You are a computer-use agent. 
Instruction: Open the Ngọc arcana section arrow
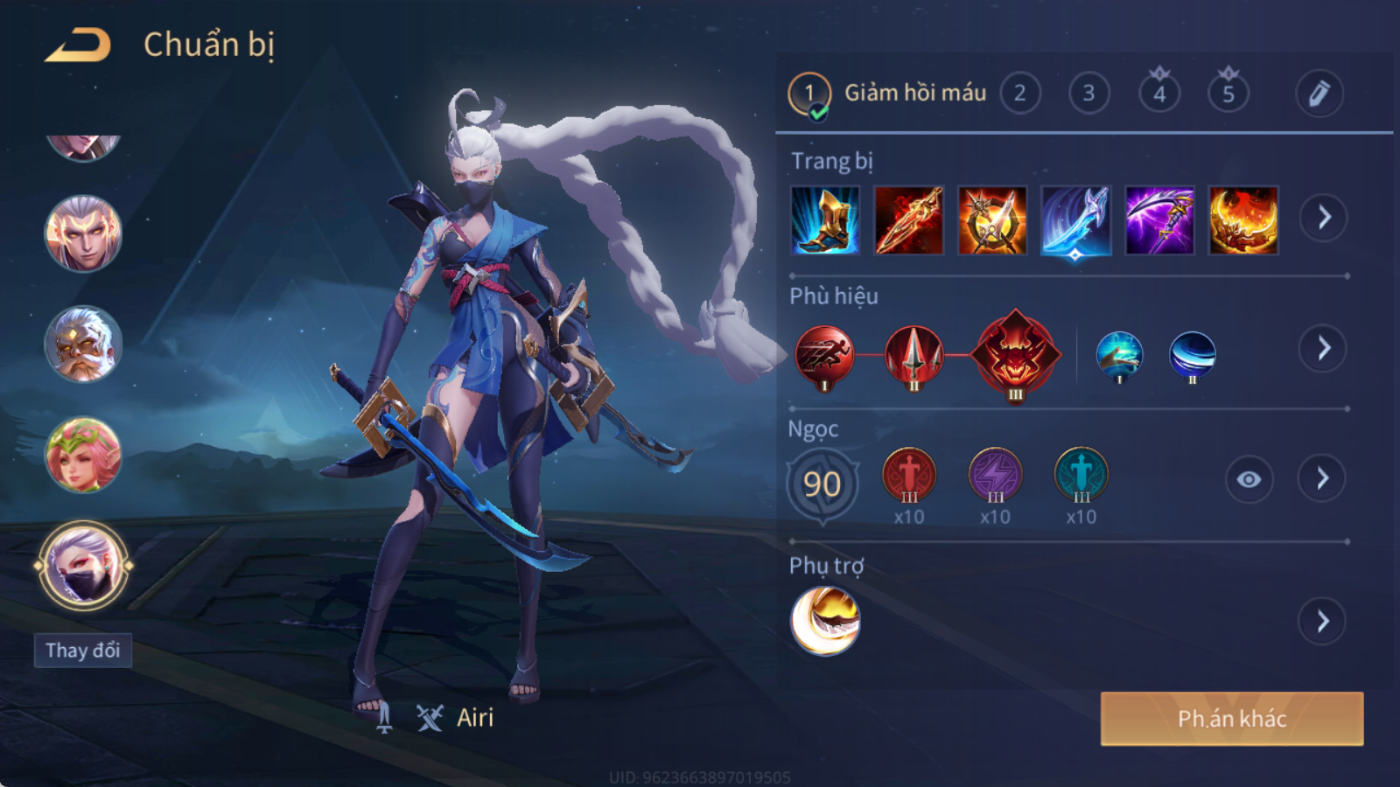pos(1322,479)
